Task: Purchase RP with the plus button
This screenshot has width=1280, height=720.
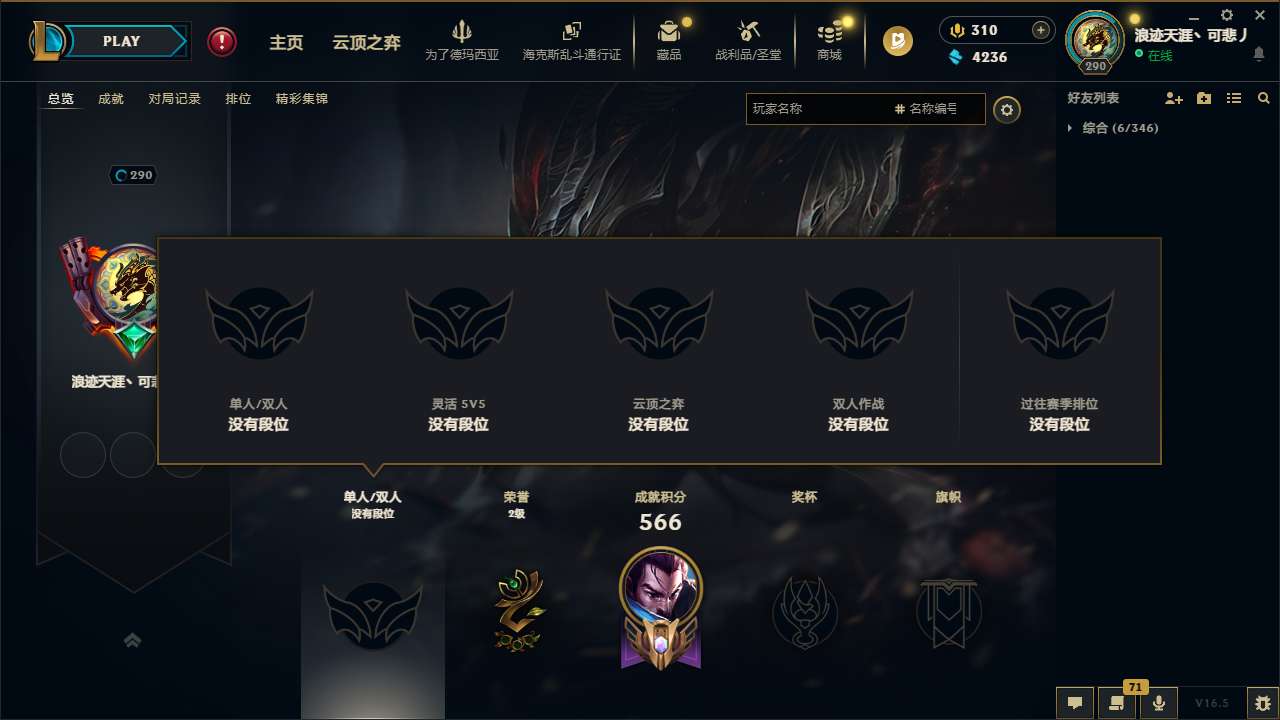Action: pos(1042,30)
